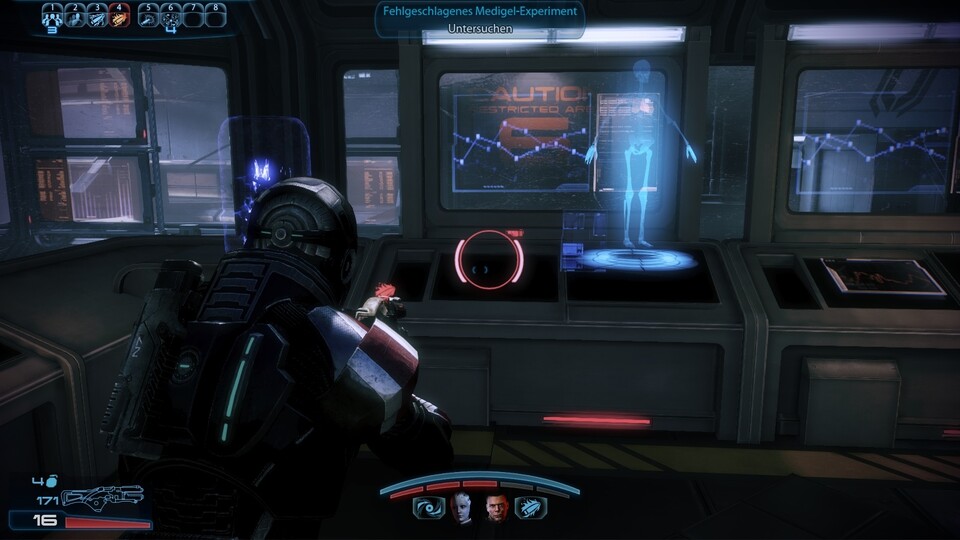The width and height of the screenshot is (960, 540).
Task: Select the grenade icon
Action: pos(51,482)
